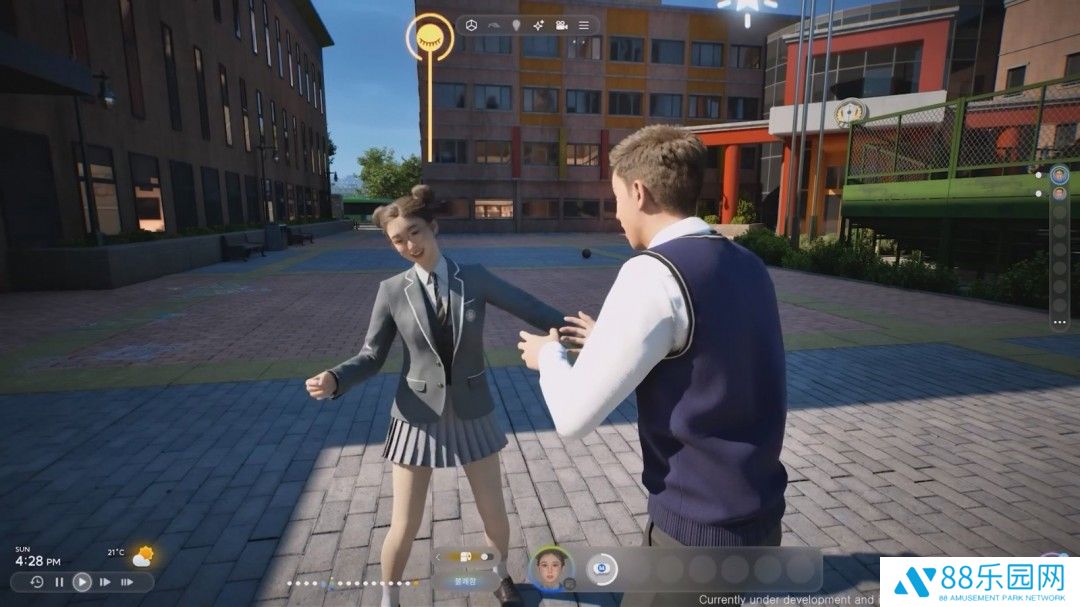This screenshot has width=1080, height=607.
Task: Select the top character avatar in side list
Action: pos(1060,174)
